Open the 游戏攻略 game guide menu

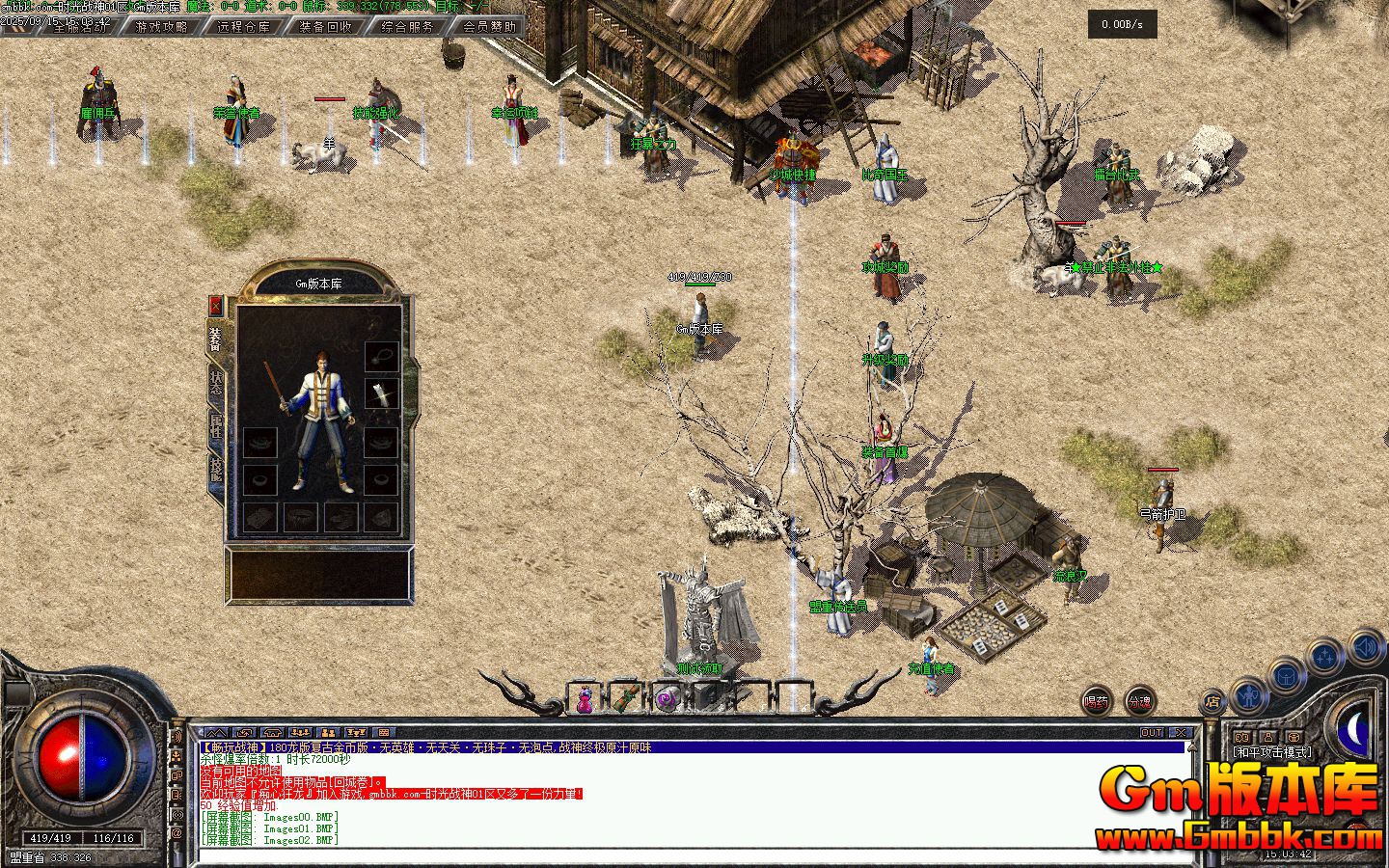(162, 27)
